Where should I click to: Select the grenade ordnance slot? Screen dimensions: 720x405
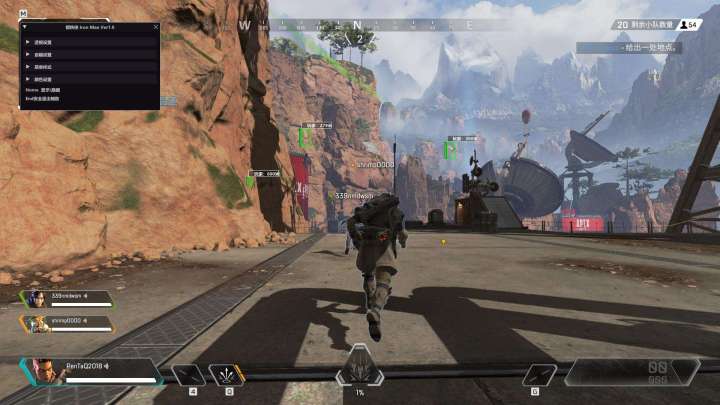pyautogui.click(x=541, y=374)
